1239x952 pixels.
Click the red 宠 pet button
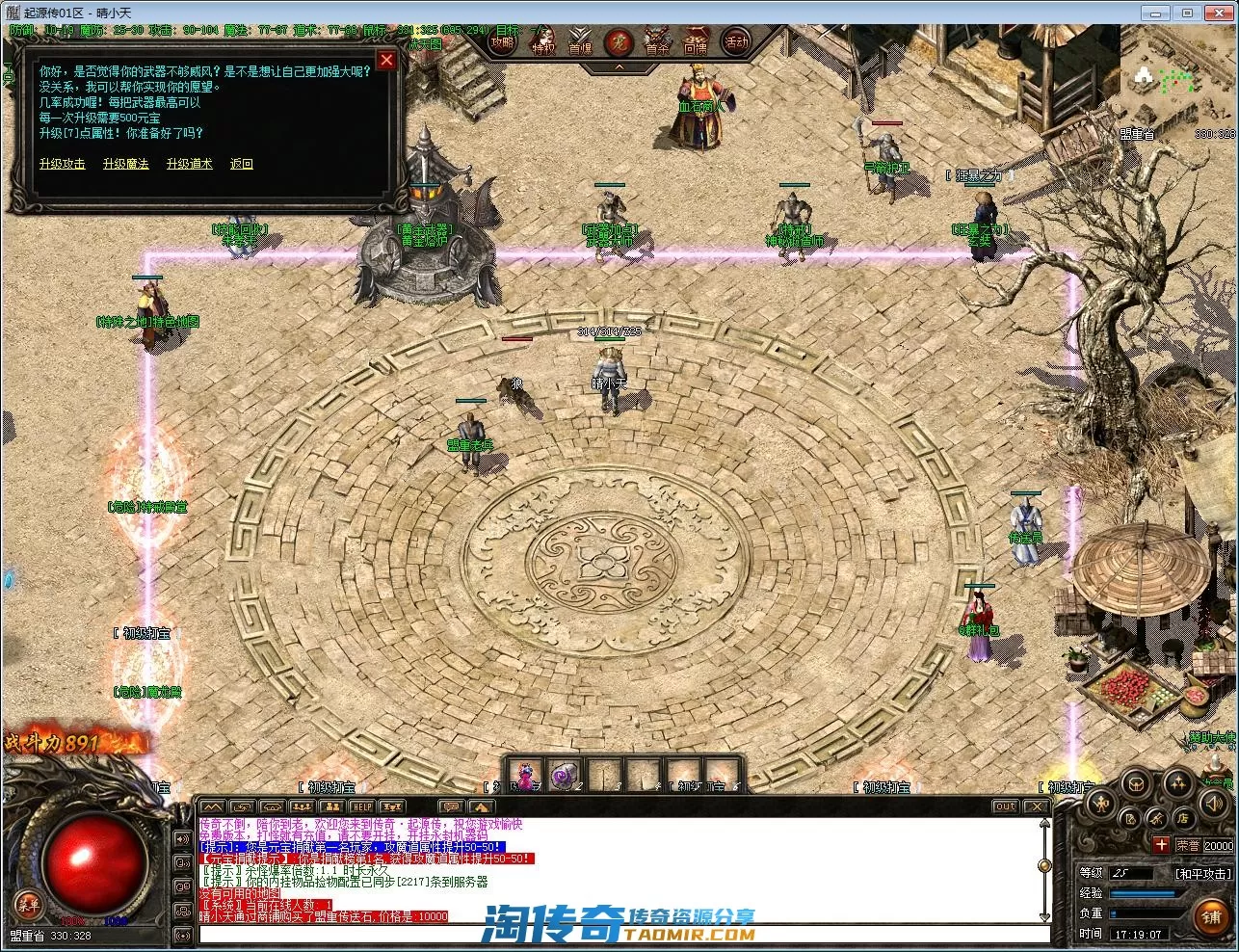[x=619, y=42]
